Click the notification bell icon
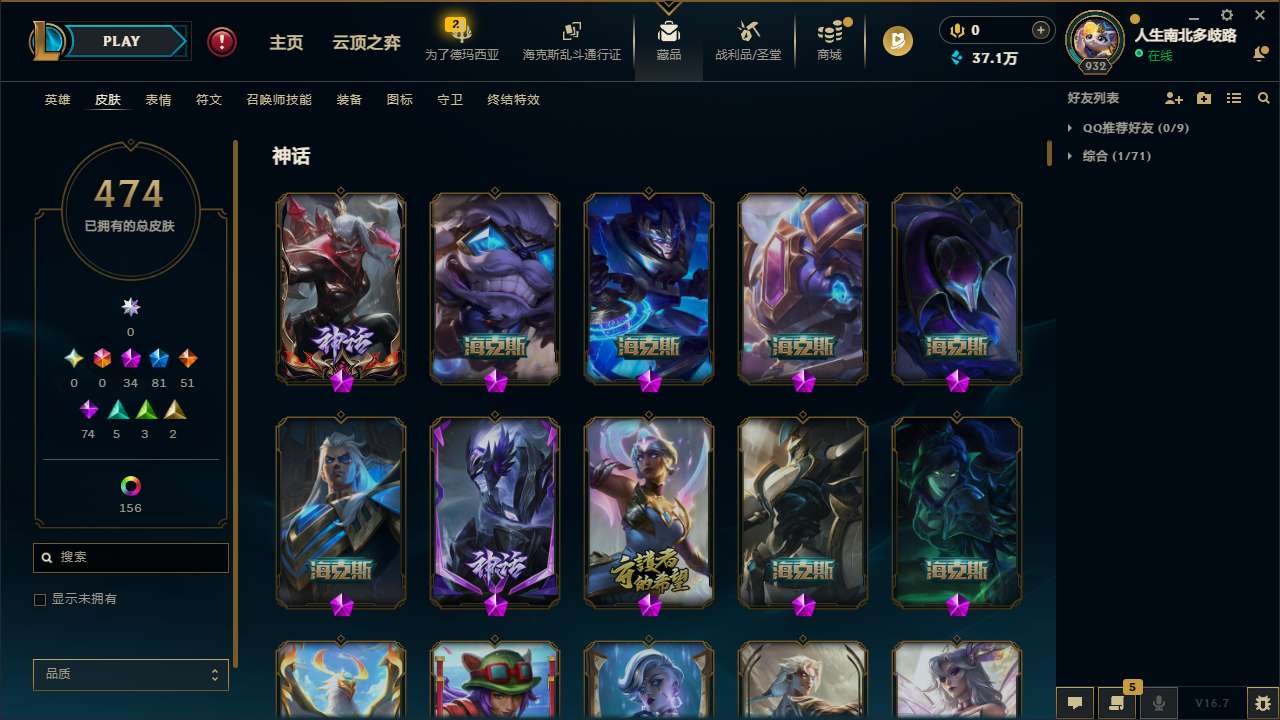The width and height of the screenshot is (1280, 720). (x=1262, y=52)
